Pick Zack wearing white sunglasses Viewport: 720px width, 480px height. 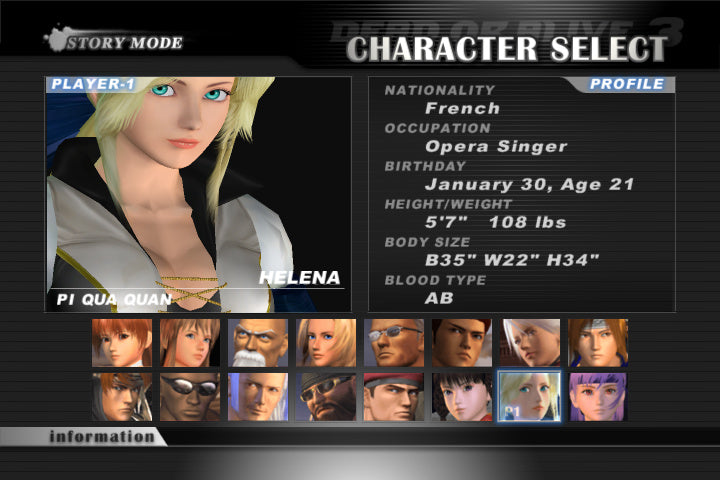190,397
